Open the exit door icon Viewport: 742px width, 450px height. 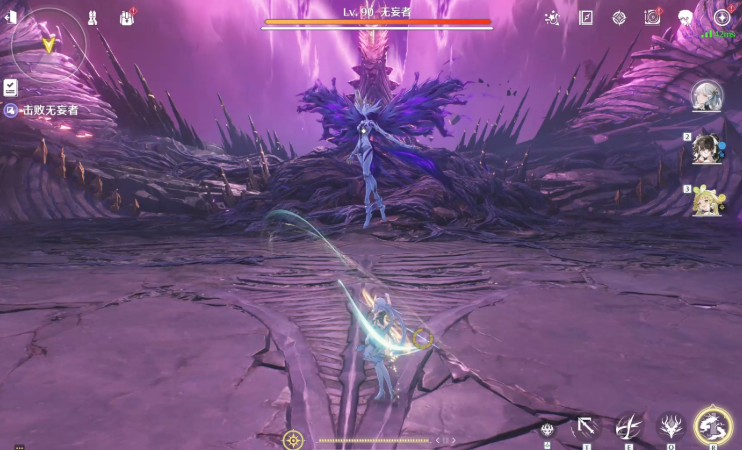click(11, 17)
